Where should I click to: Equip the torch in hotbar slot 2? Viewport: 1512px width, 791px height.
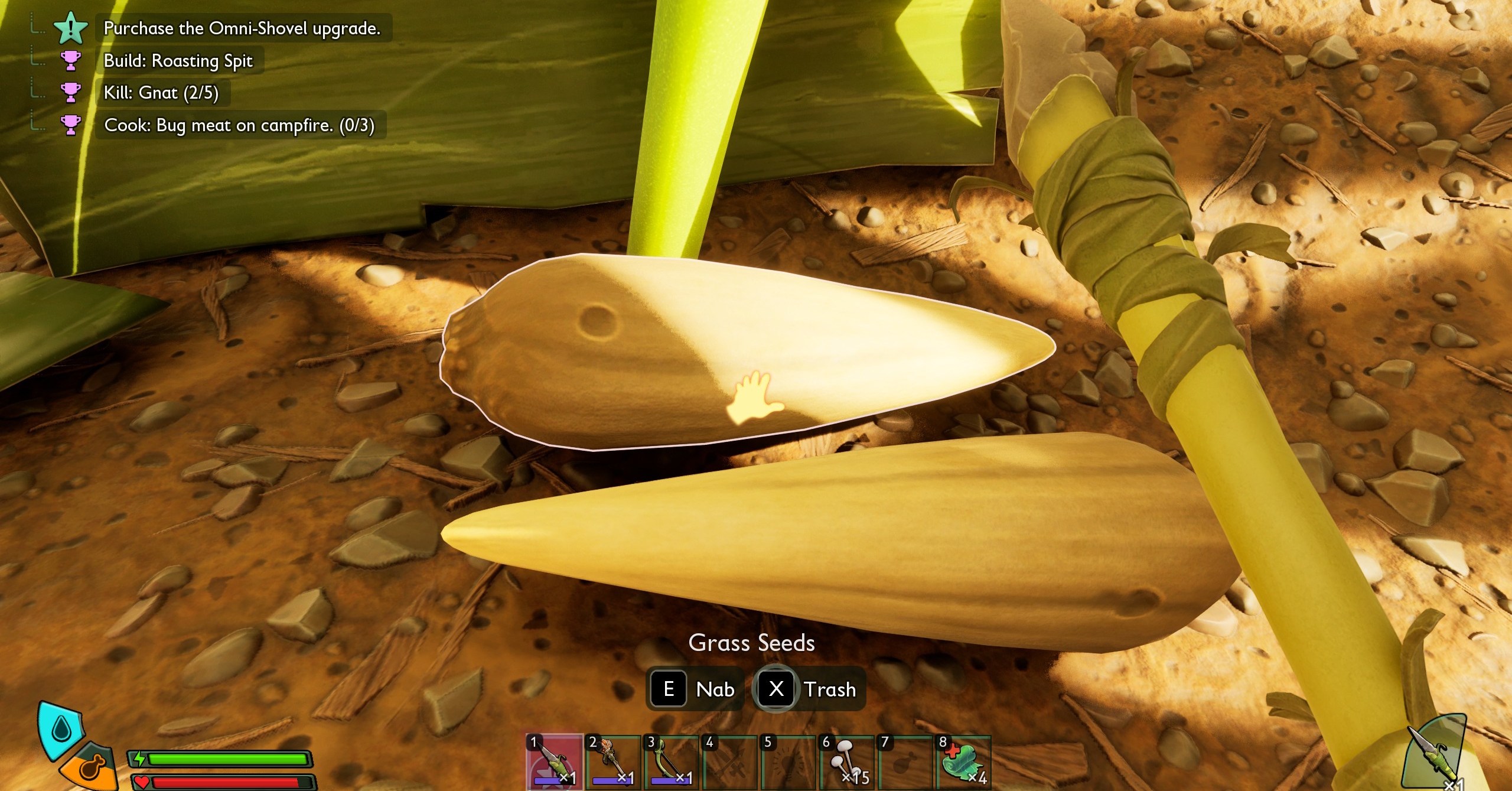point(612,762)
